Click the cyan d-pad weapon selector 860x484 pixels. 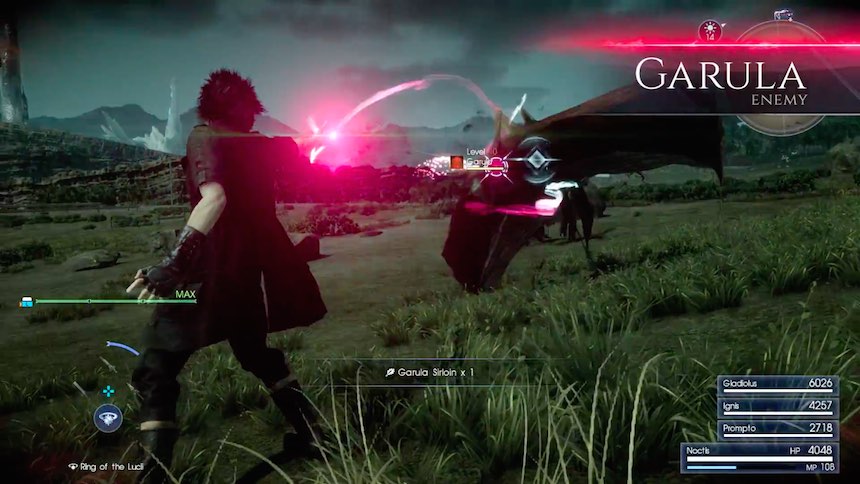pyautogui.click(x=108, y=391)
